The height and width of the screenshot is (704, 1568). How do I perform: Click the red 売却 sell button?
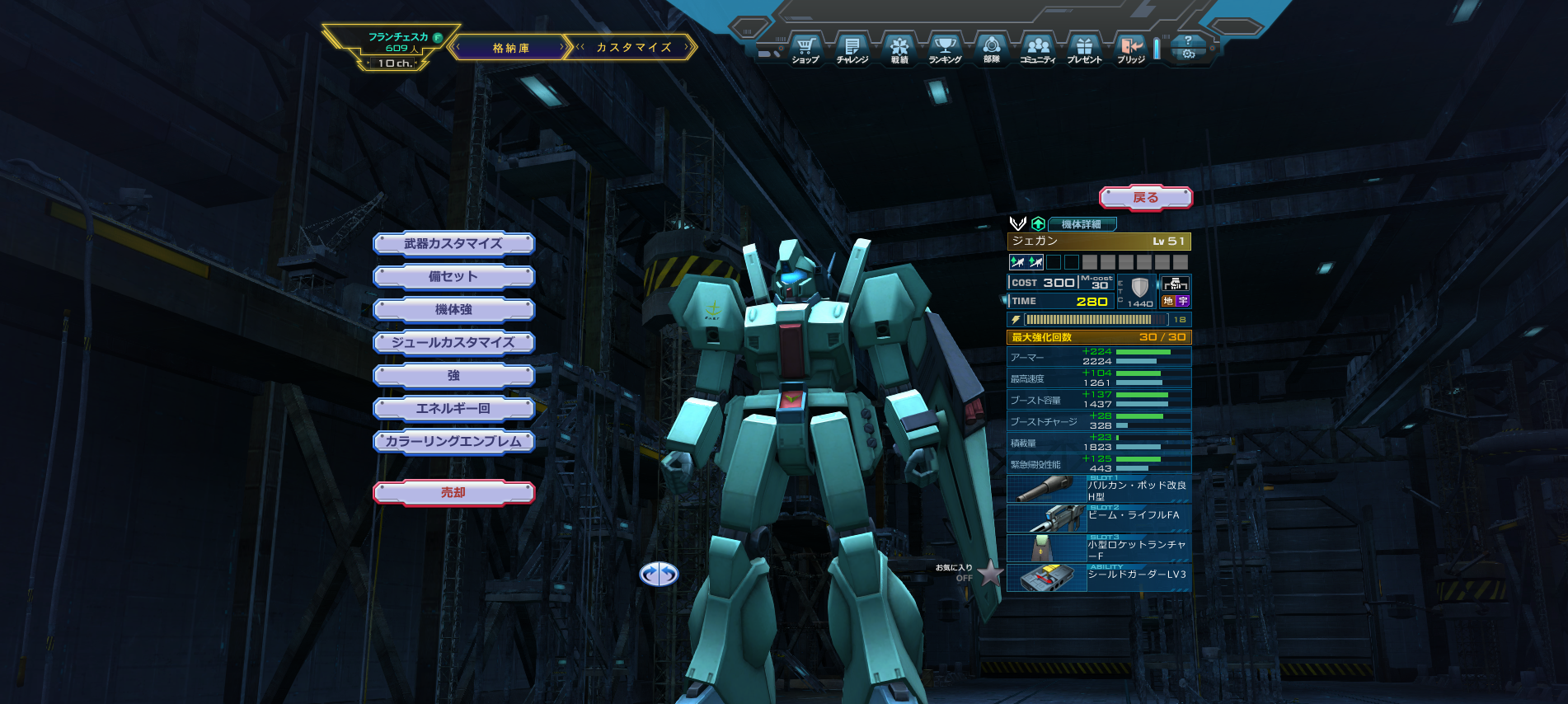click(453, 493)
